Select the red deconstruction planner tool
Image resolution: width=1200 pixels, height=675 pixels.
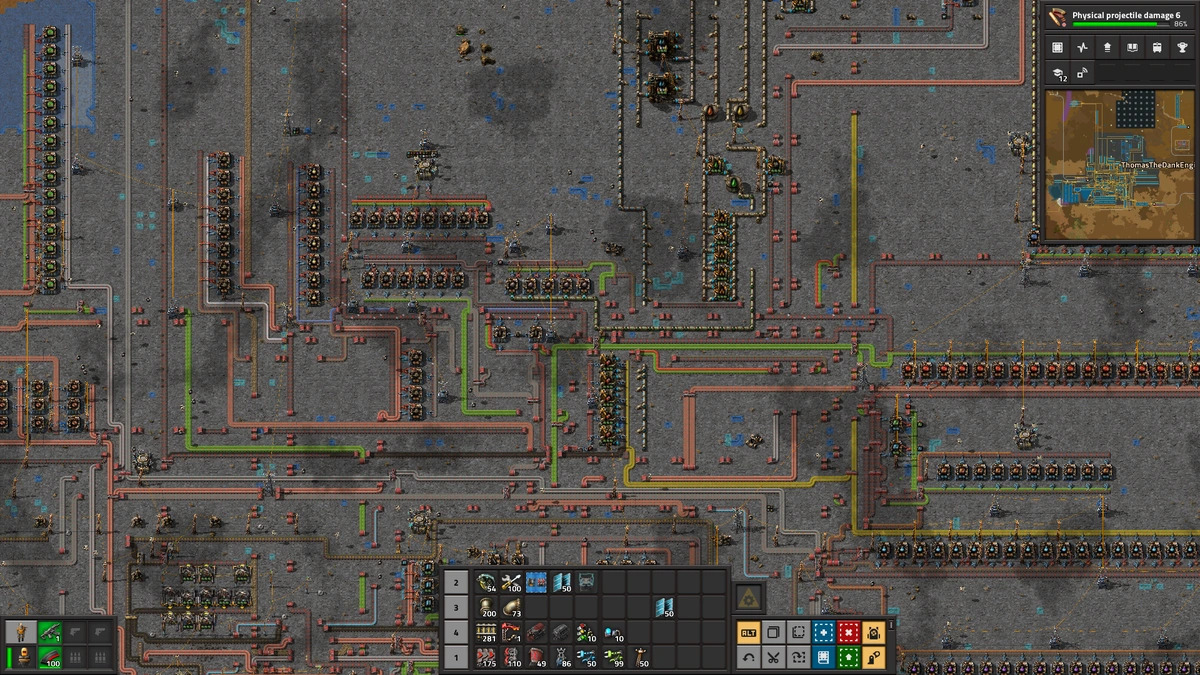(x=848, y=632)
